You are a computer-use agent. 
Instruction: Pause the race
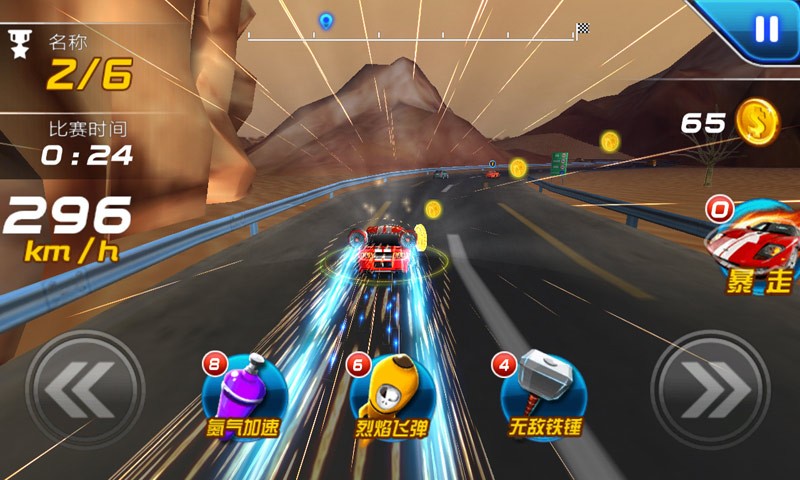point(766,29)
